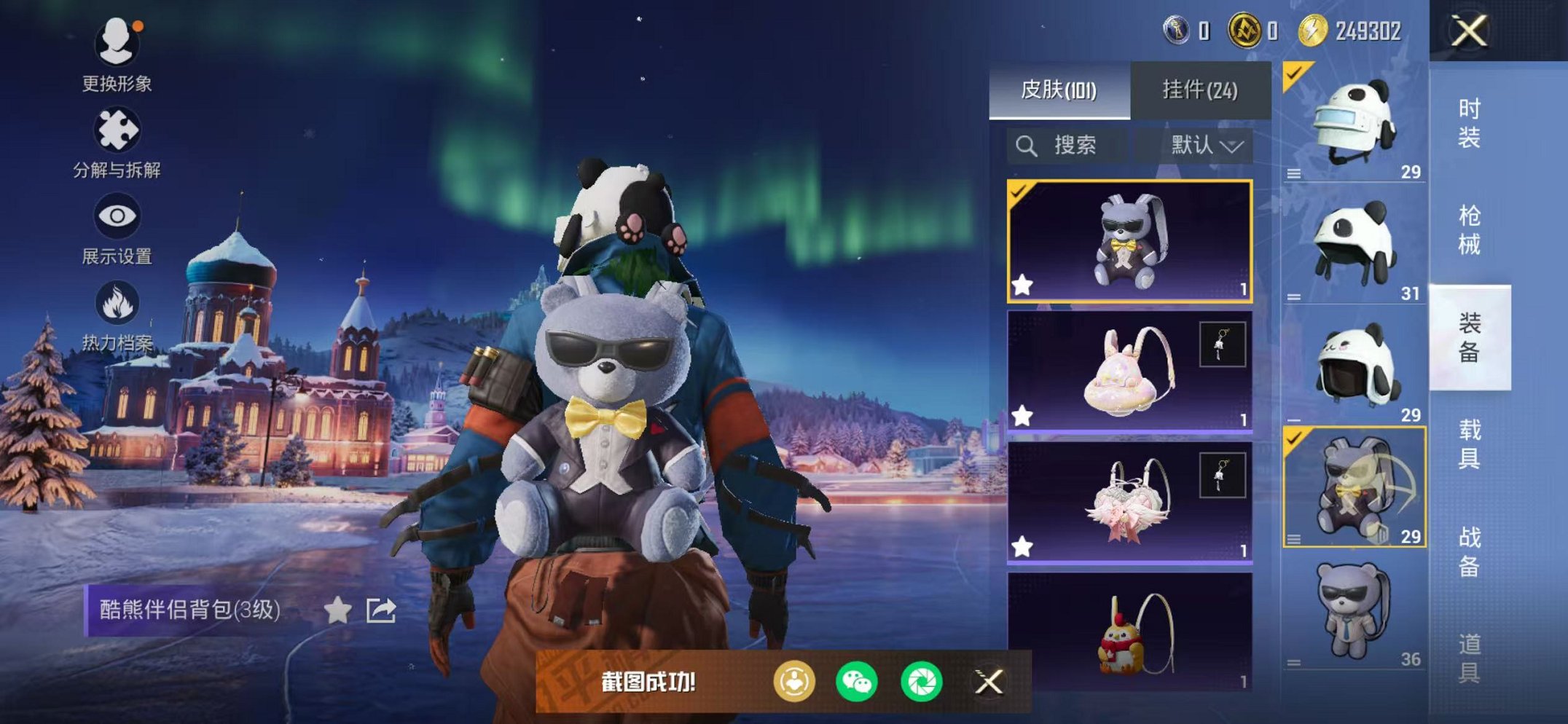Screen dimensions: 1568x724
Task: Choose the panda helmet with blue visor
Action: point(1354,122)
